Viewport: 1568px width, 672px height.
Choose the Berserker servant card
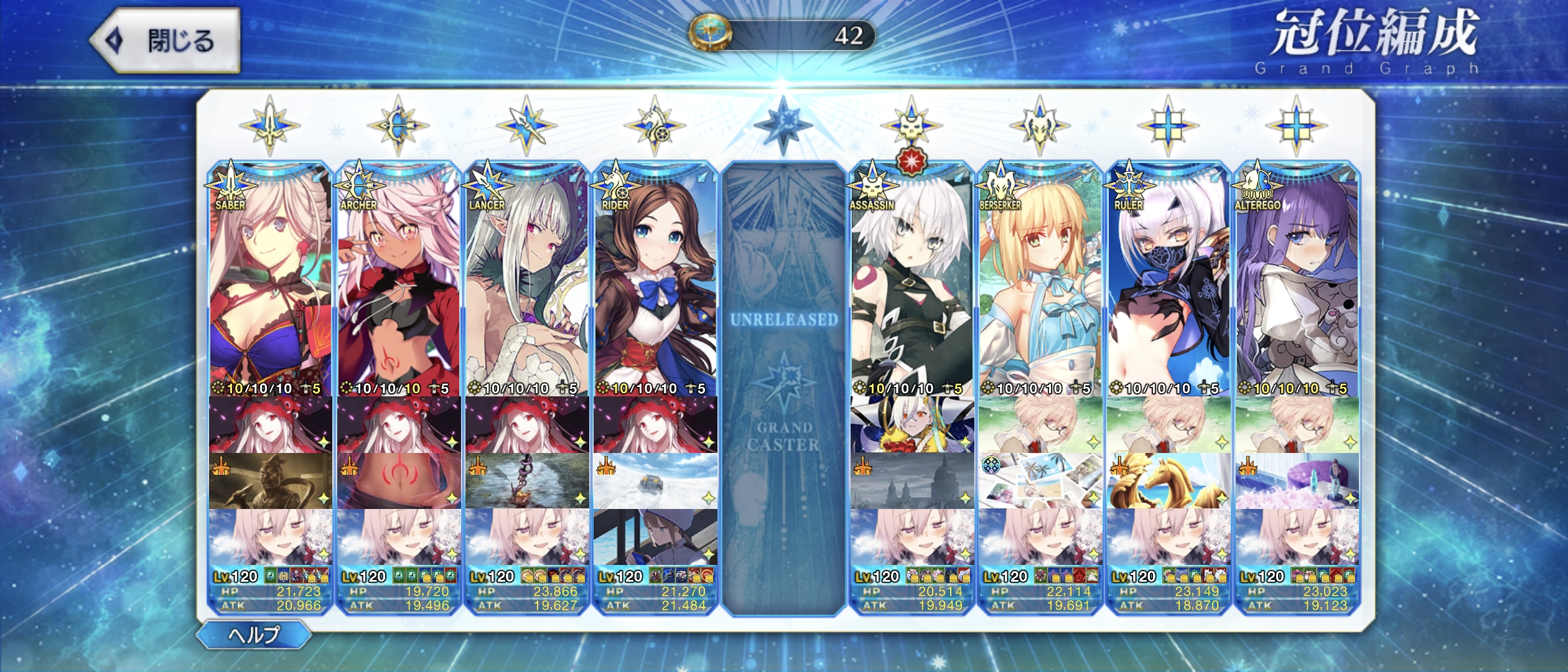tap(1040, 280)
